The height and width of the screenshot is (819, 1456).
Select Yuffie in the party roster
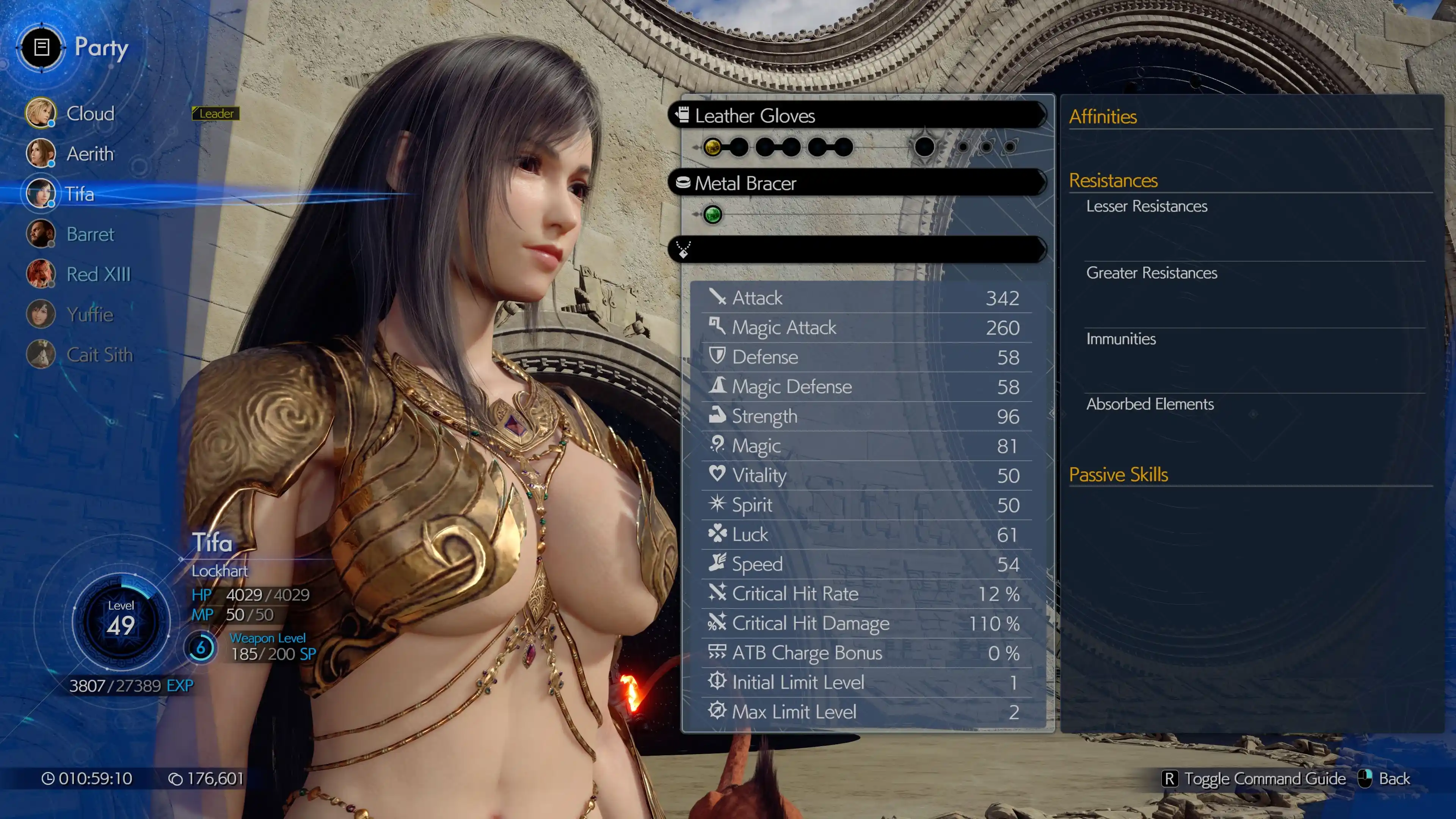point(89,314)
